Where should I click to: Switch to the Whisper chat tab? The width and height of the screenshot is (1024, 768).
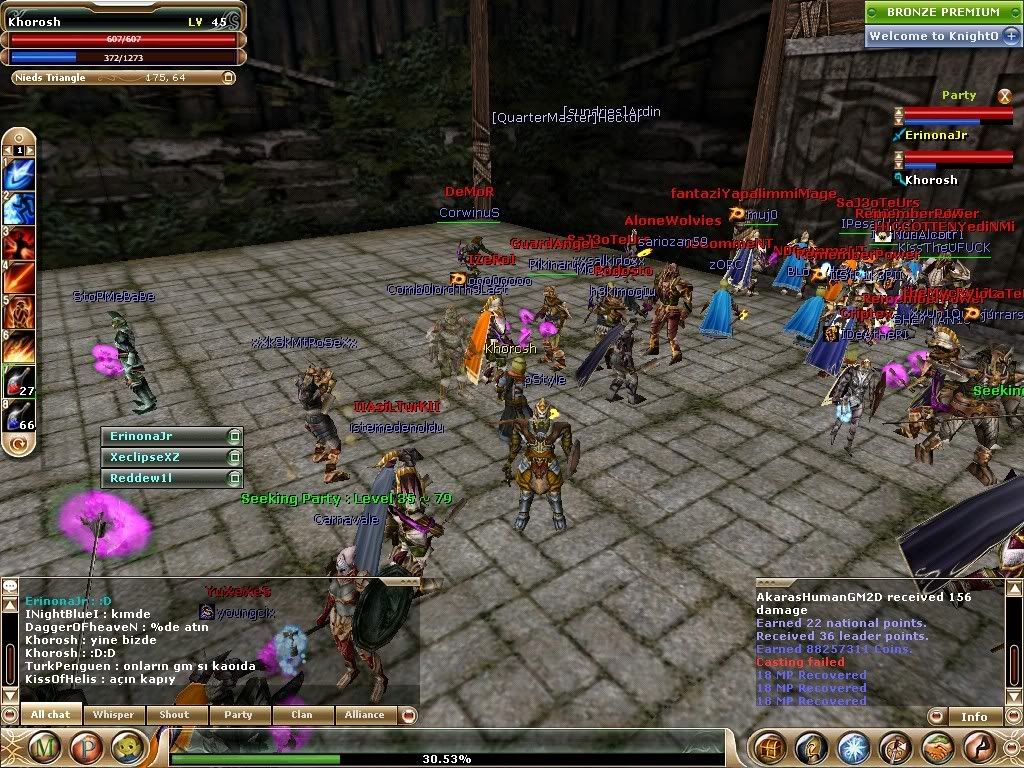point(113,715)
